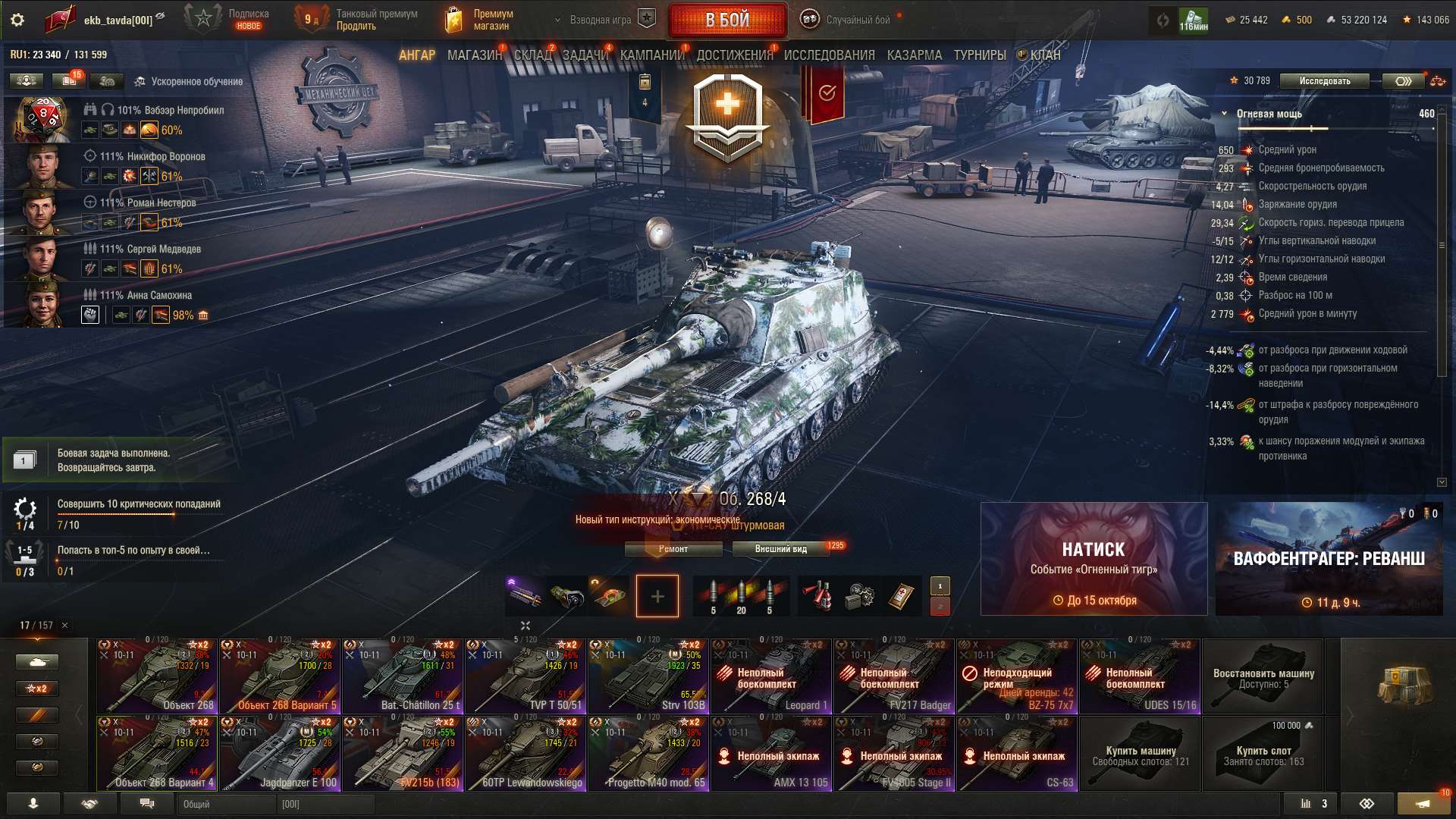
Task: Open the Премиум магазин shop icon
Action: coord(455,18)
